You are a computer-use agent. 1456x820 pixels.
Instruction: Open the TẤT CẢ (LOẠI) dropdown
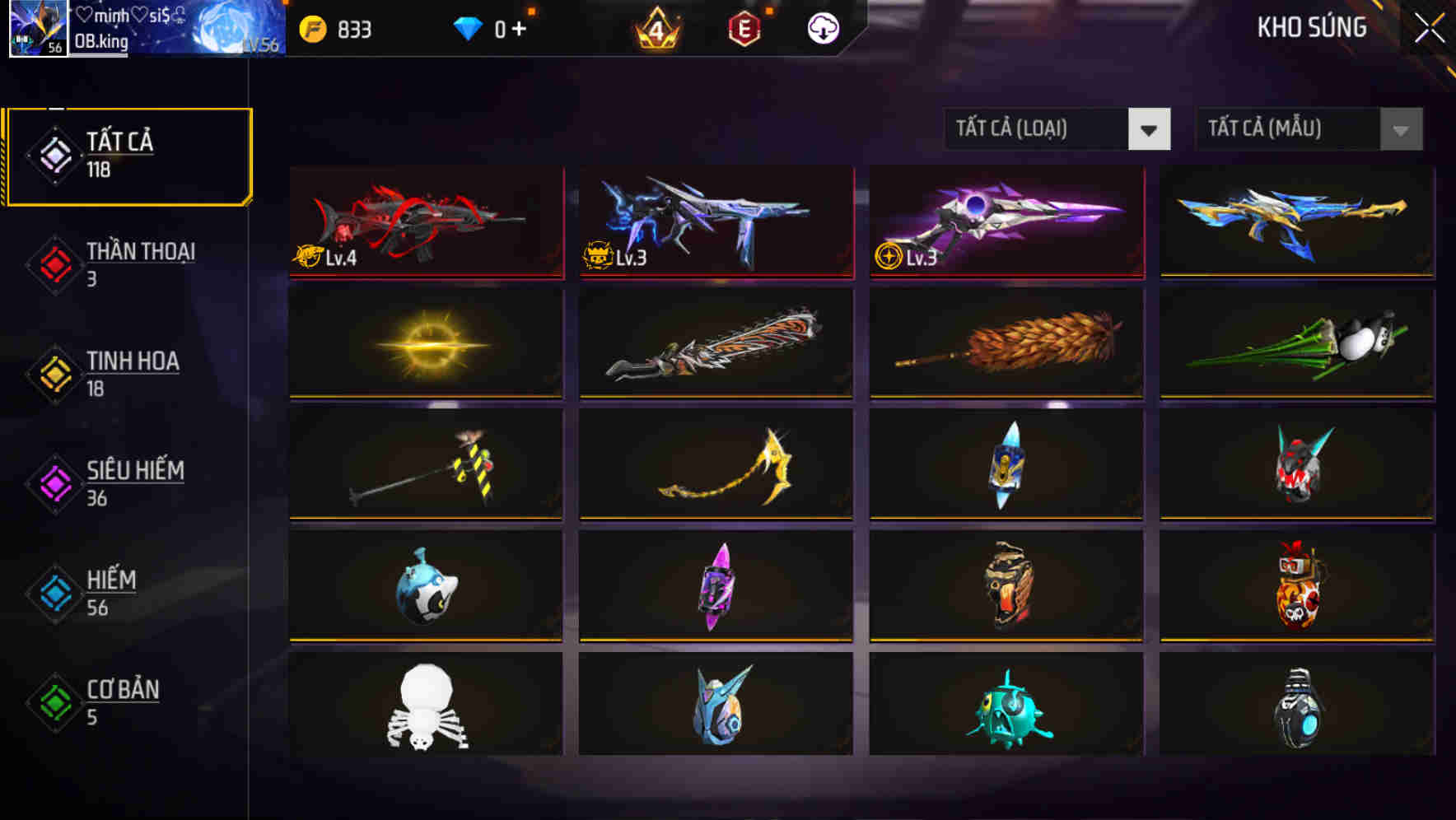point(1035,129)
